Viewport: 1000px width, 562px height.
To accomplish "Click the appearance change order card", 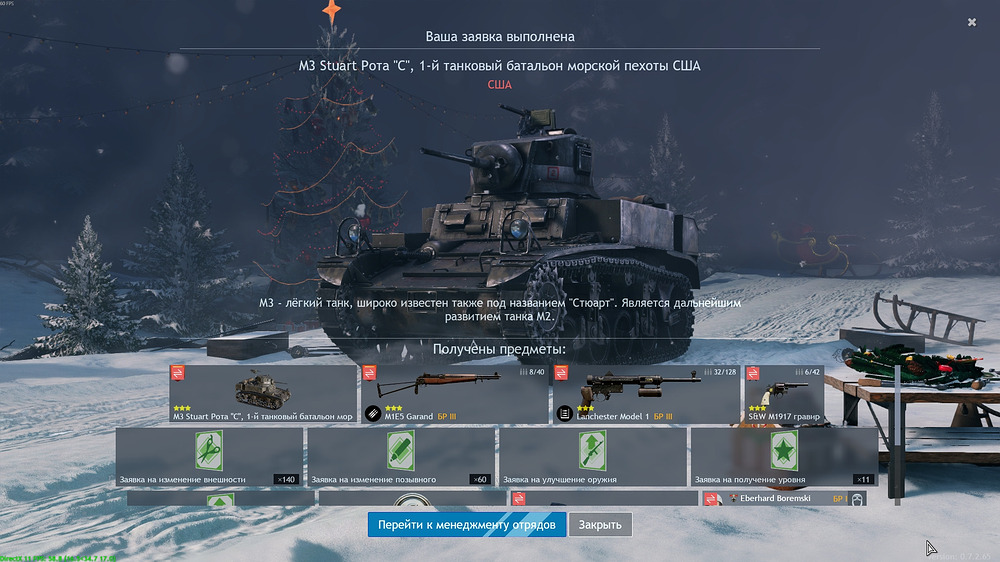I will [209, 457].
